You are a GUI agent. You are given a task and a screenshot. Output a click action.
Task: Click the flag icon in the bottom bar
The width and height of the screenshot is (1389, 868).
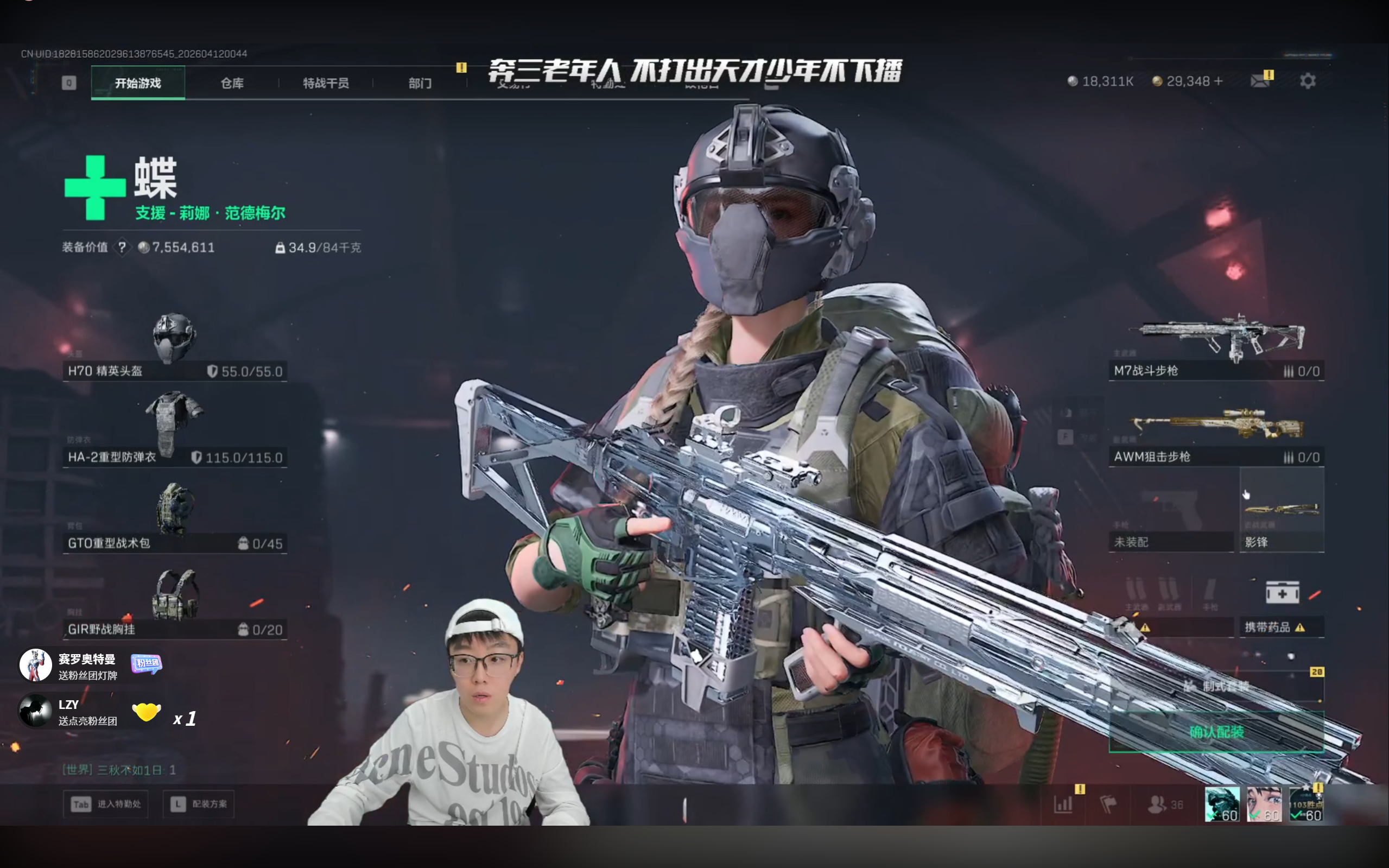point(1110,804)
